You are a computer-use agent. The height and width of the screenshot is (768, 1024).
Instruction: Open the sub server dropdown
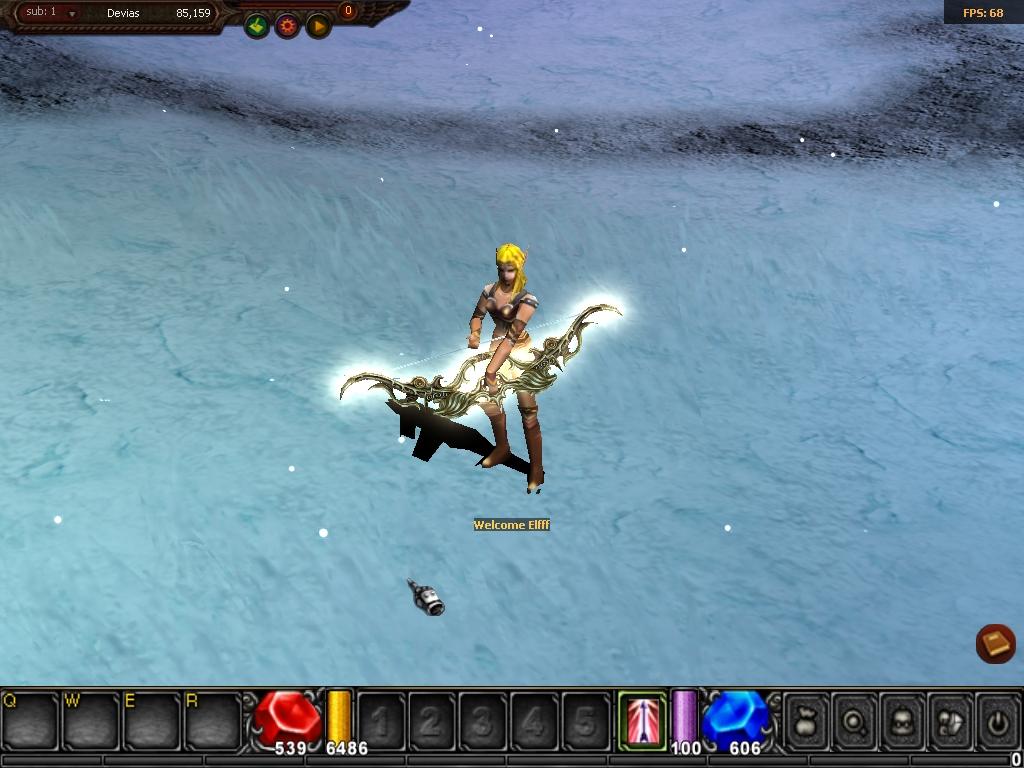click(72, 14)
